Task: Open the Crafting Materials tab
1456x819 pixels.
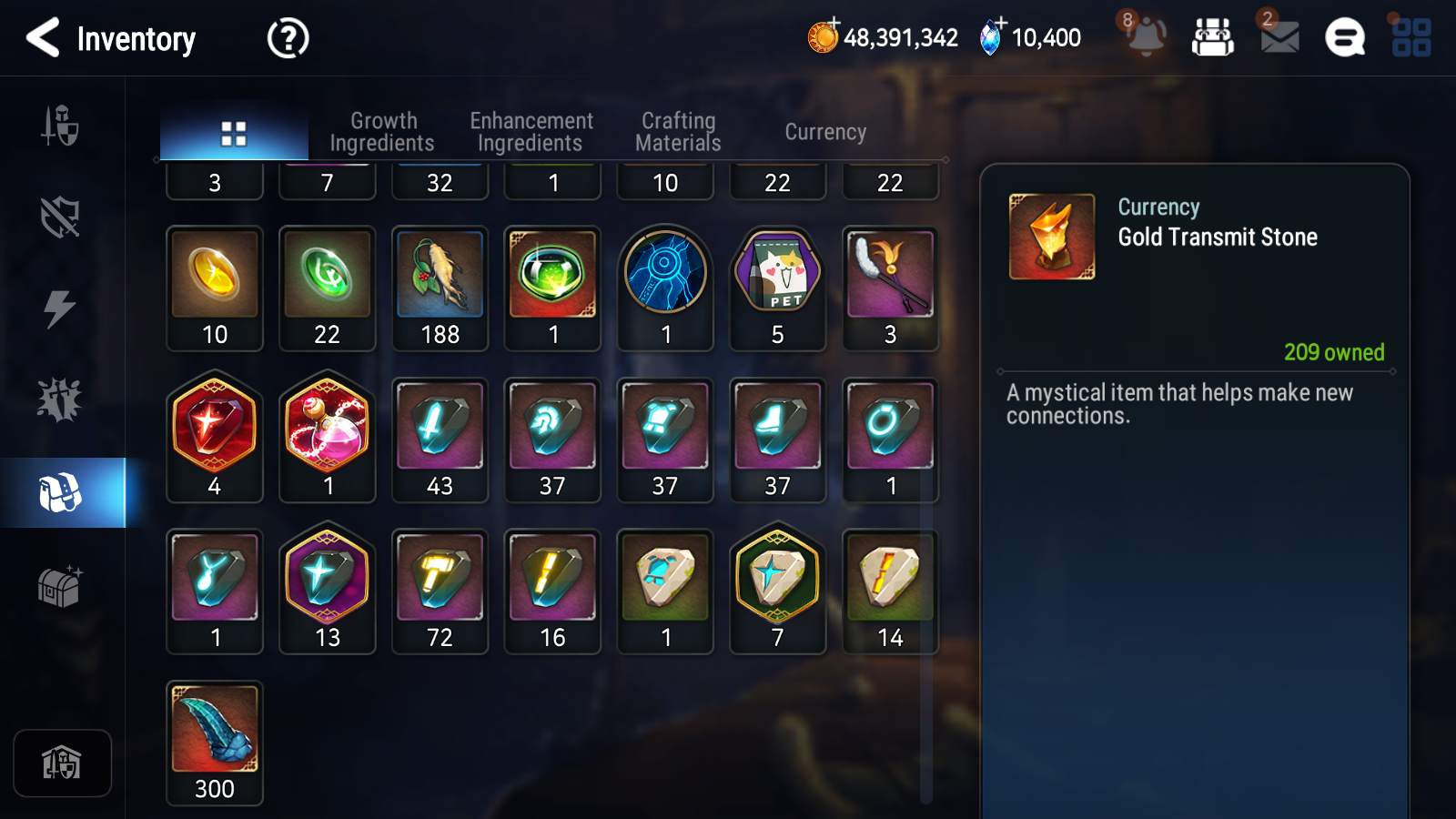Action: pos(678,131)
